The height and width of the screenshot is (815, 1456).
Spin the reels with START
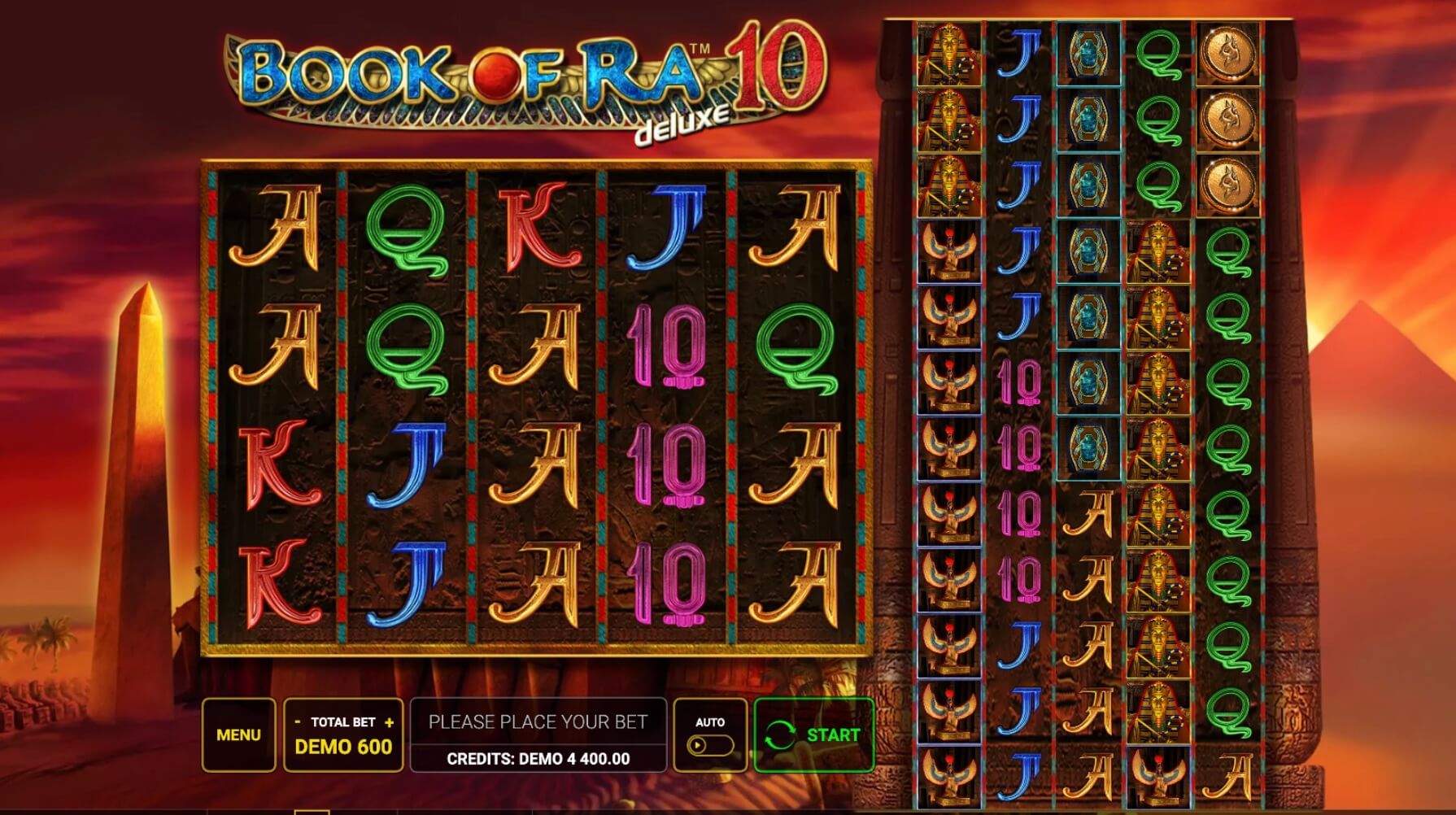[x=813, y=734]
